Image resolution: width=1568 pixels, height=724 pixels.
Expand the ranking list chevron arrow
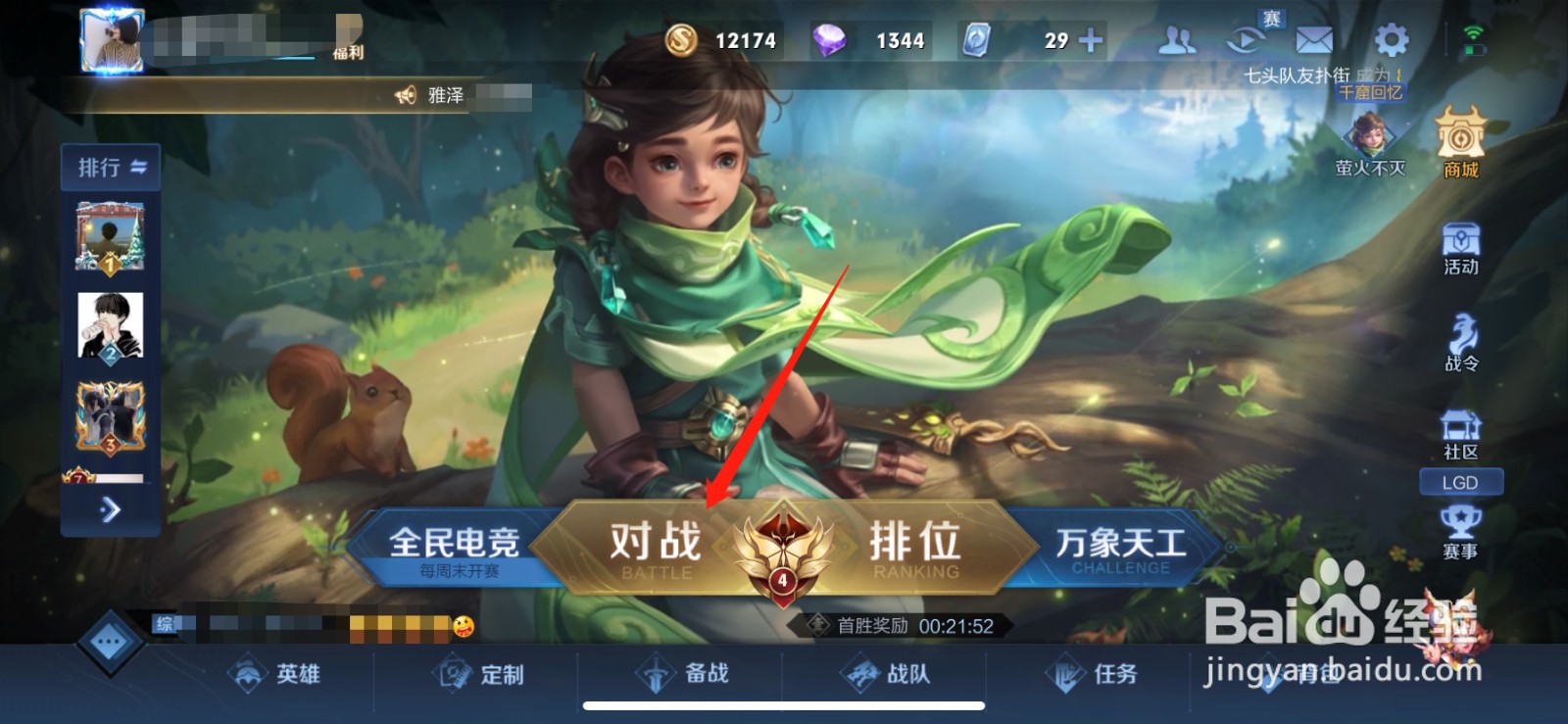[111, 511]
